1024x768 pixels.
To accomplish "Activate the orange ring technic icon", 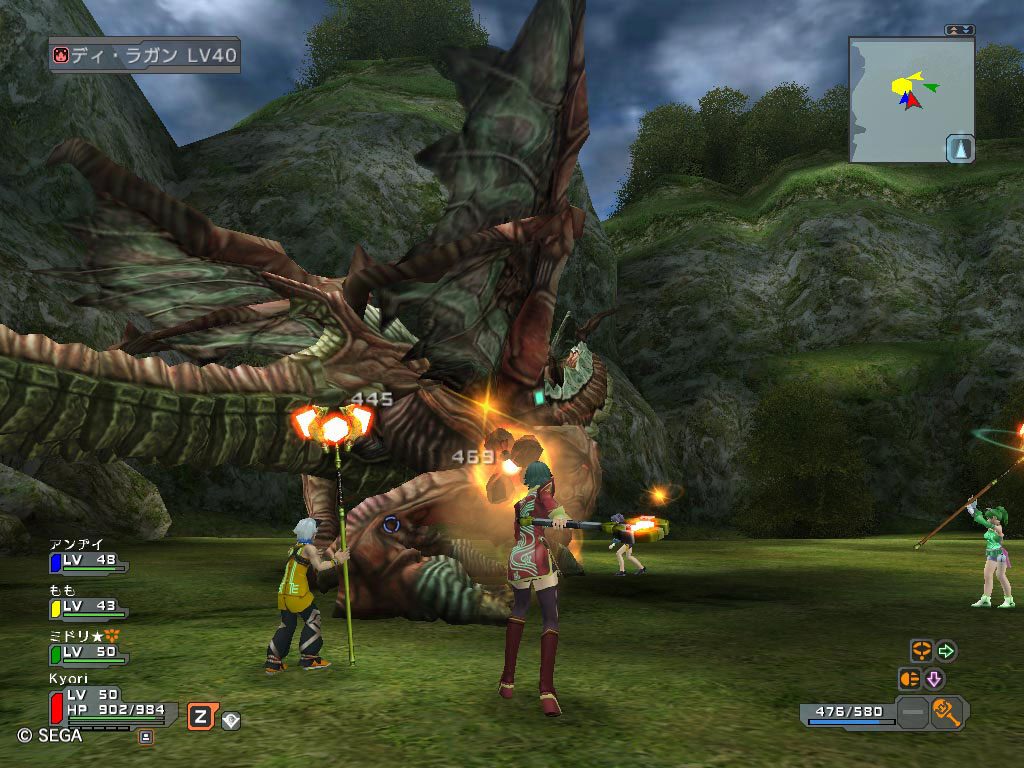I will pos(920,651).
